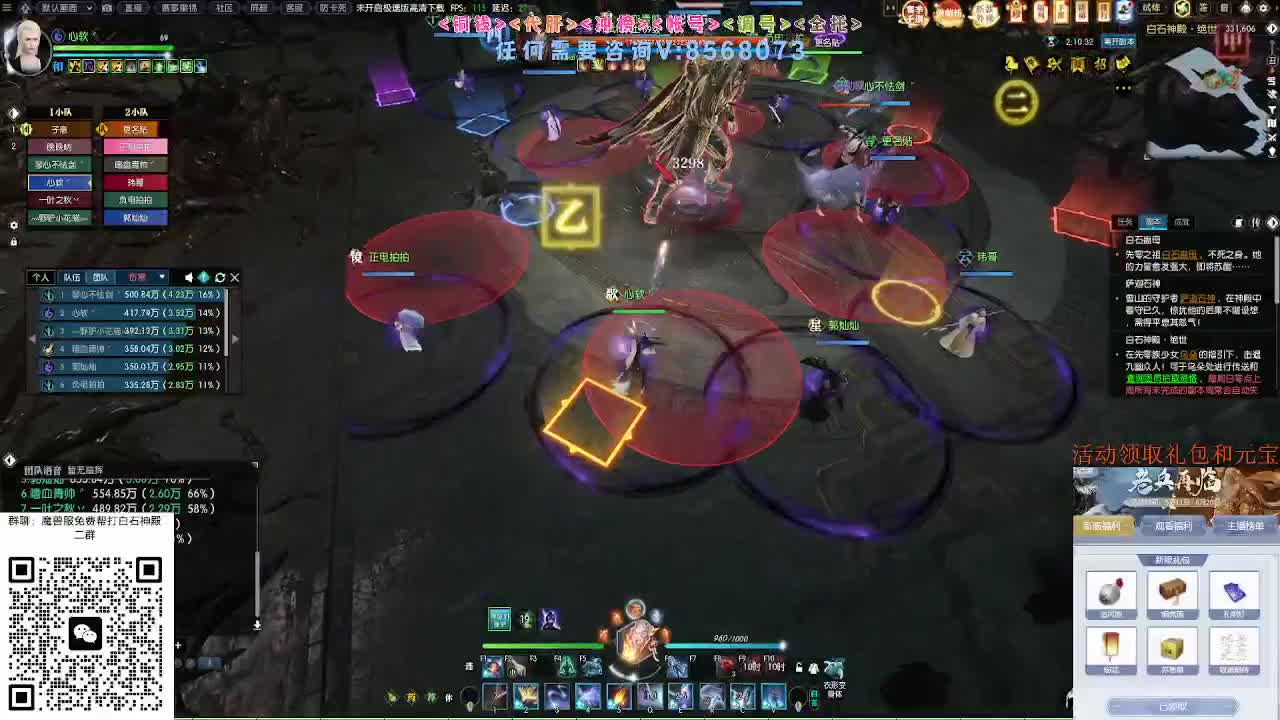Image resolution: width=1280 pixels, height=720 pixels.
Task: Collapse the quest tracker panel arrow
Action: [x=1272, y=222]
